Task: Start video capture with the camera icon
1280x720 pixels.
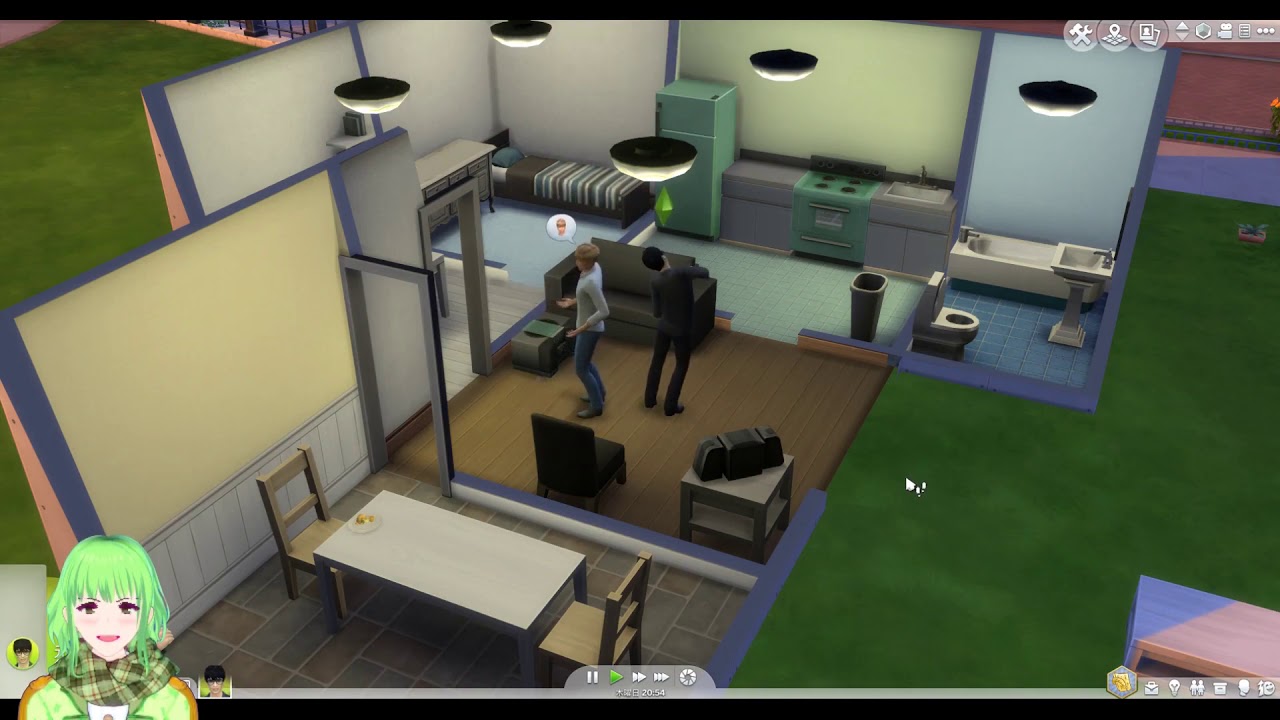Action: (1224, 32)
